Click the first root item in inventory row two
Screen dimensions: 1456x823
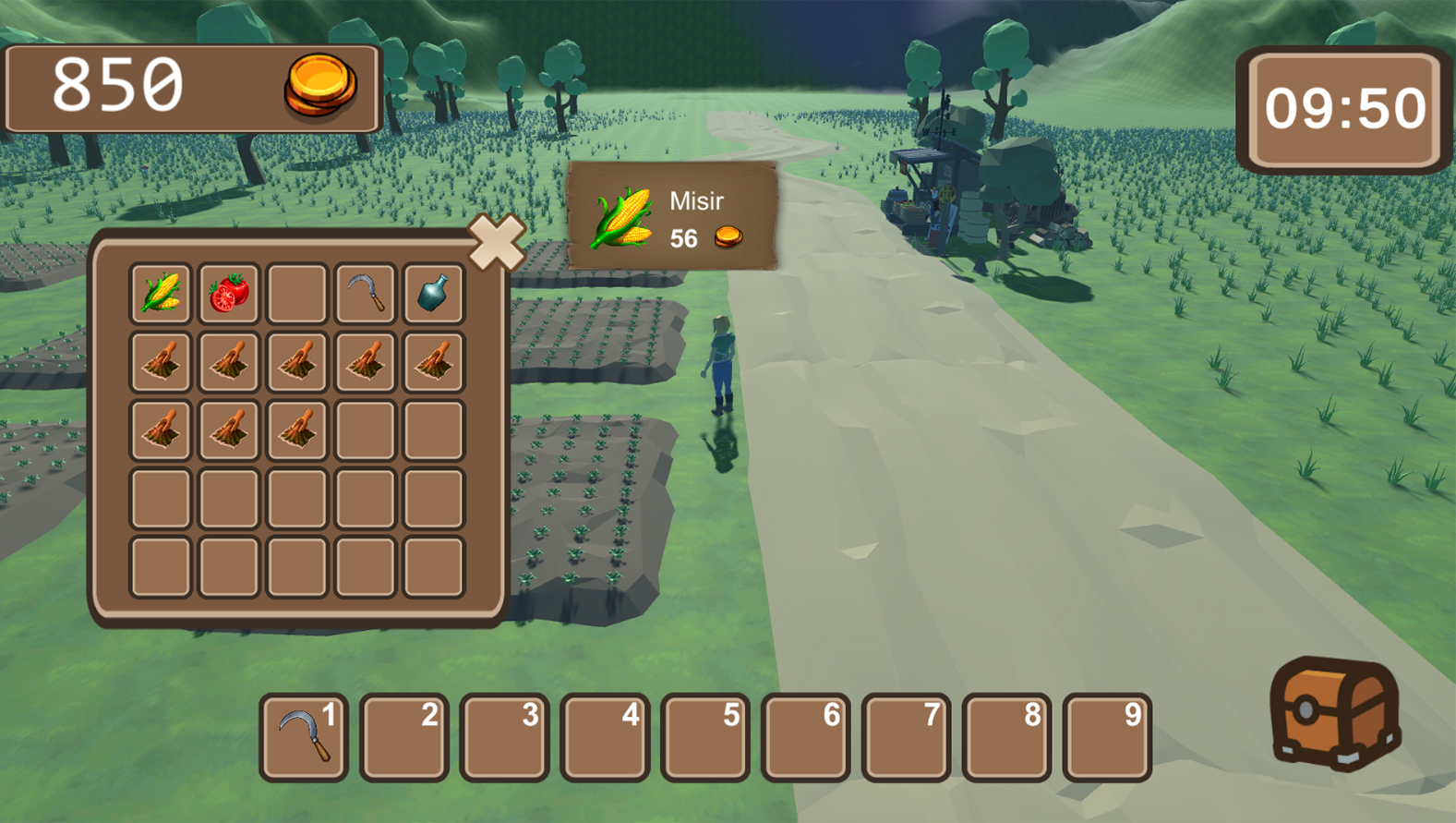tap(160, 360)
